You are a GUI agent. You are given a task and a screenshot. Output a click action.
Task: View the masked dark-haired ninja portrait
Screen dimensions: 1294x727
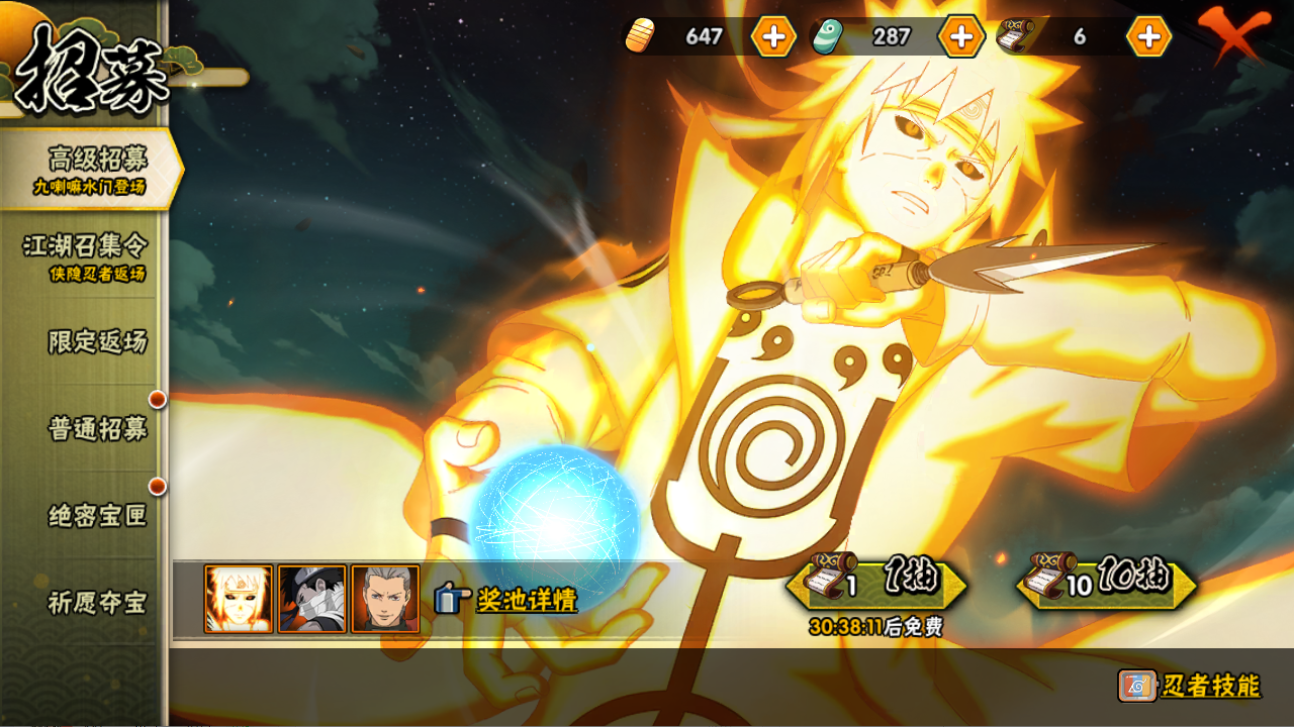point(312,599)
